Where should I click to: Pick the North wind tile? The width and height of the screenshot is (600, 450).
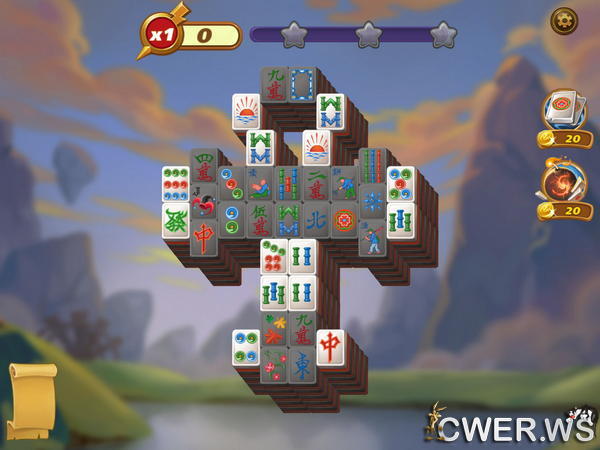[x=316, y=217]
